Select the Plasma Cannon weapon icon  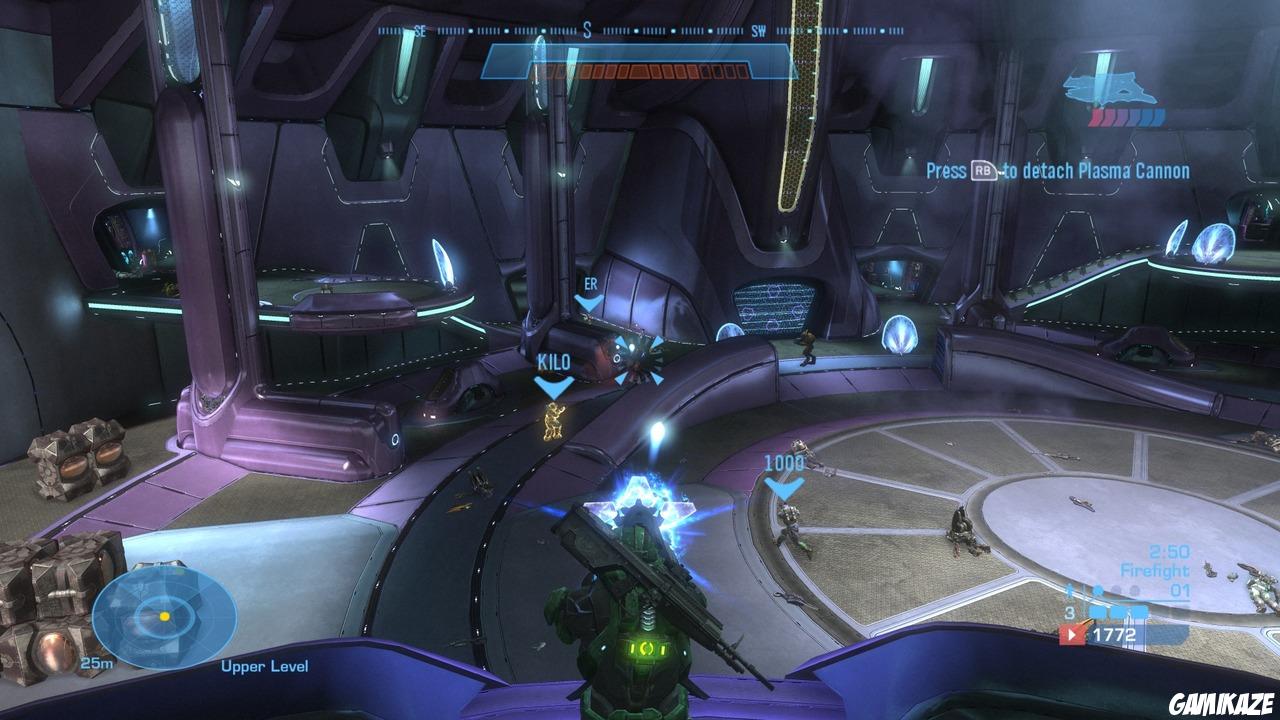click(x=1110, y=88)
